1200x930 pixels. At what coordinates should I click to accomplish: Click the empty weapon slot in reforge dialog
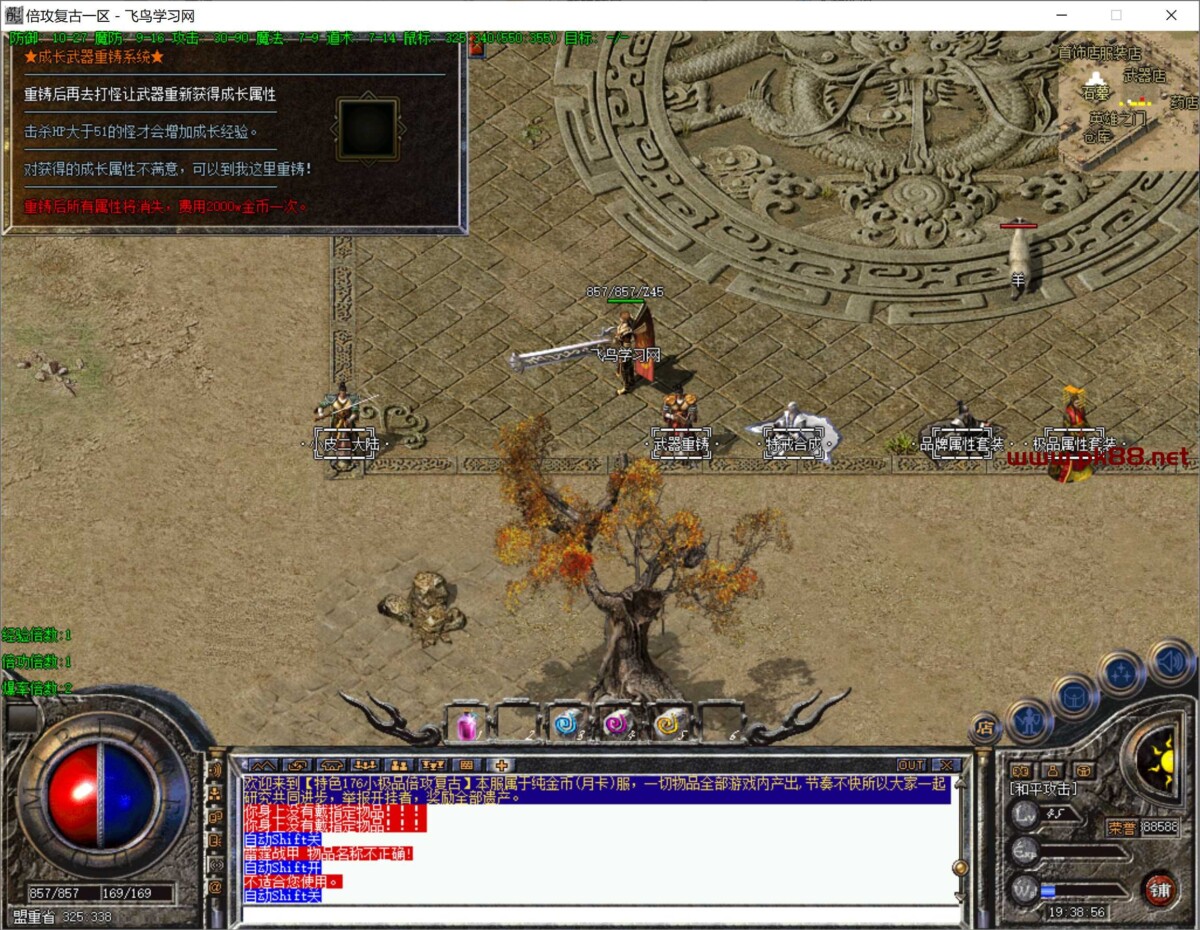[x=368, y=129]
